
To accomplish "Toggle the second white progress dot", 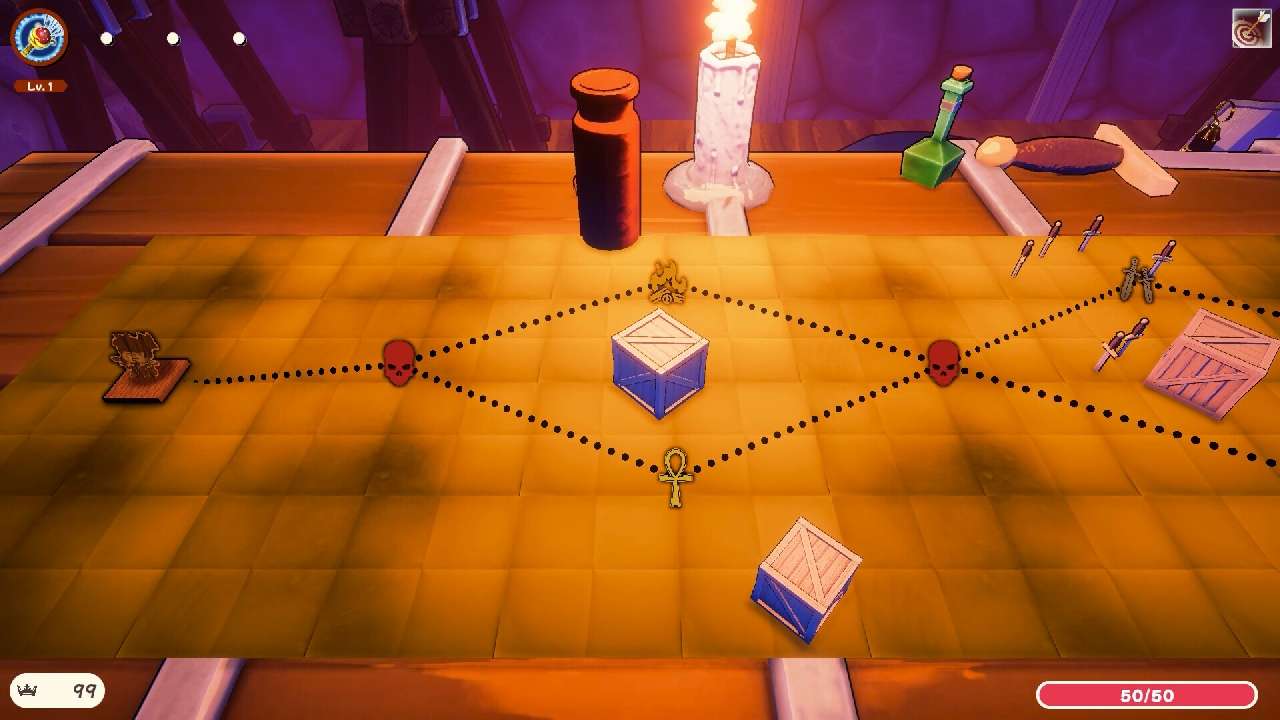I will (x=171, y=38).
